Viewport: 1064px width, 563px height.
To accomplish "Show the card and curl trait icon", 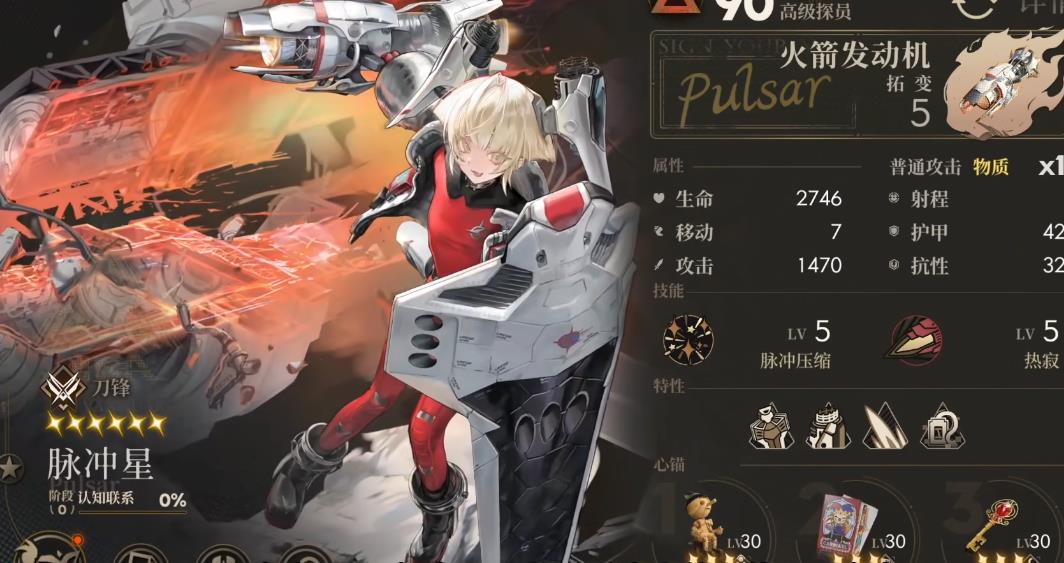I will pos(941,426).
